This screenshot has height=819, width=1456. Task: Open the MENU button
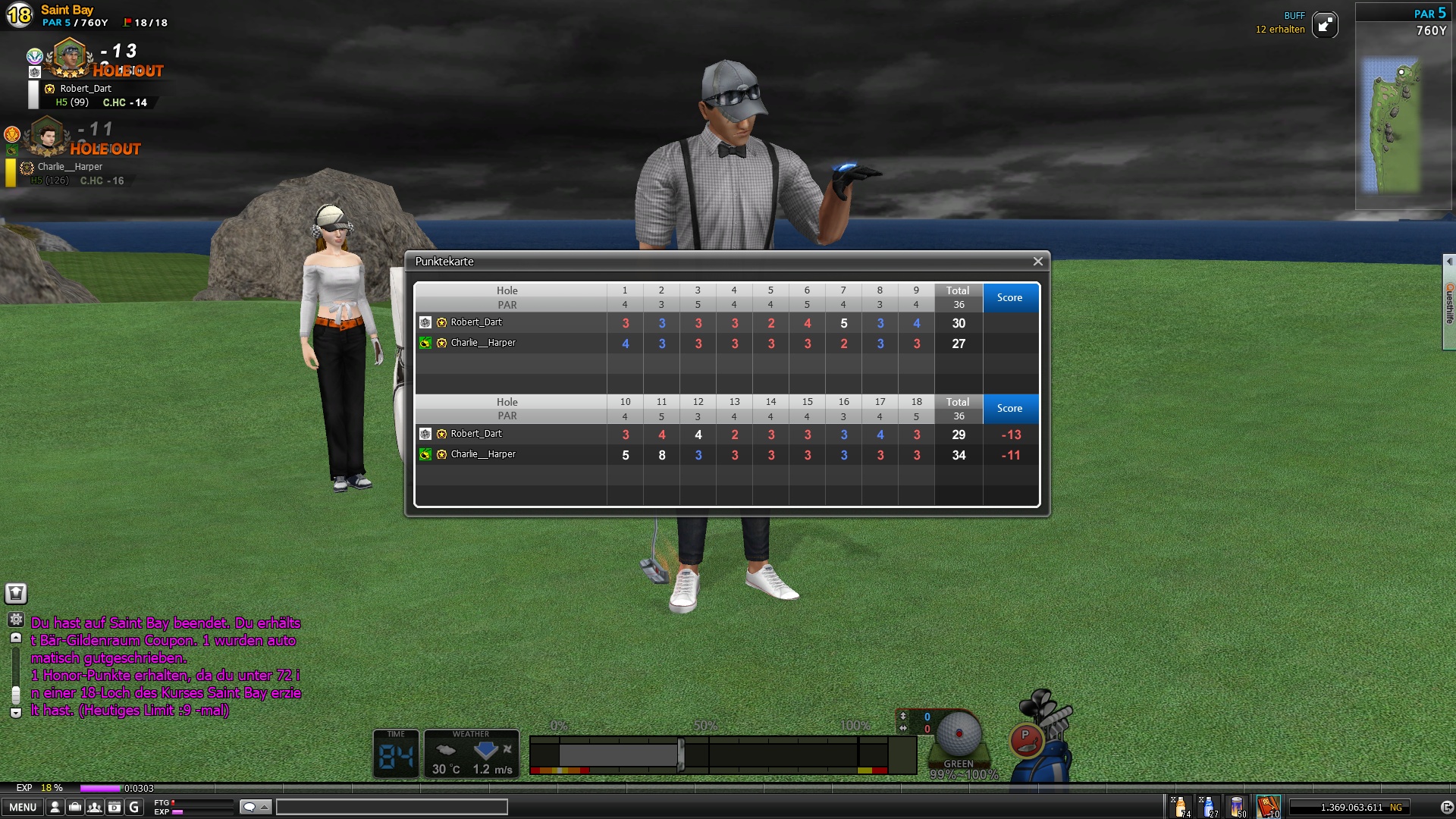[x=22, y=808]
